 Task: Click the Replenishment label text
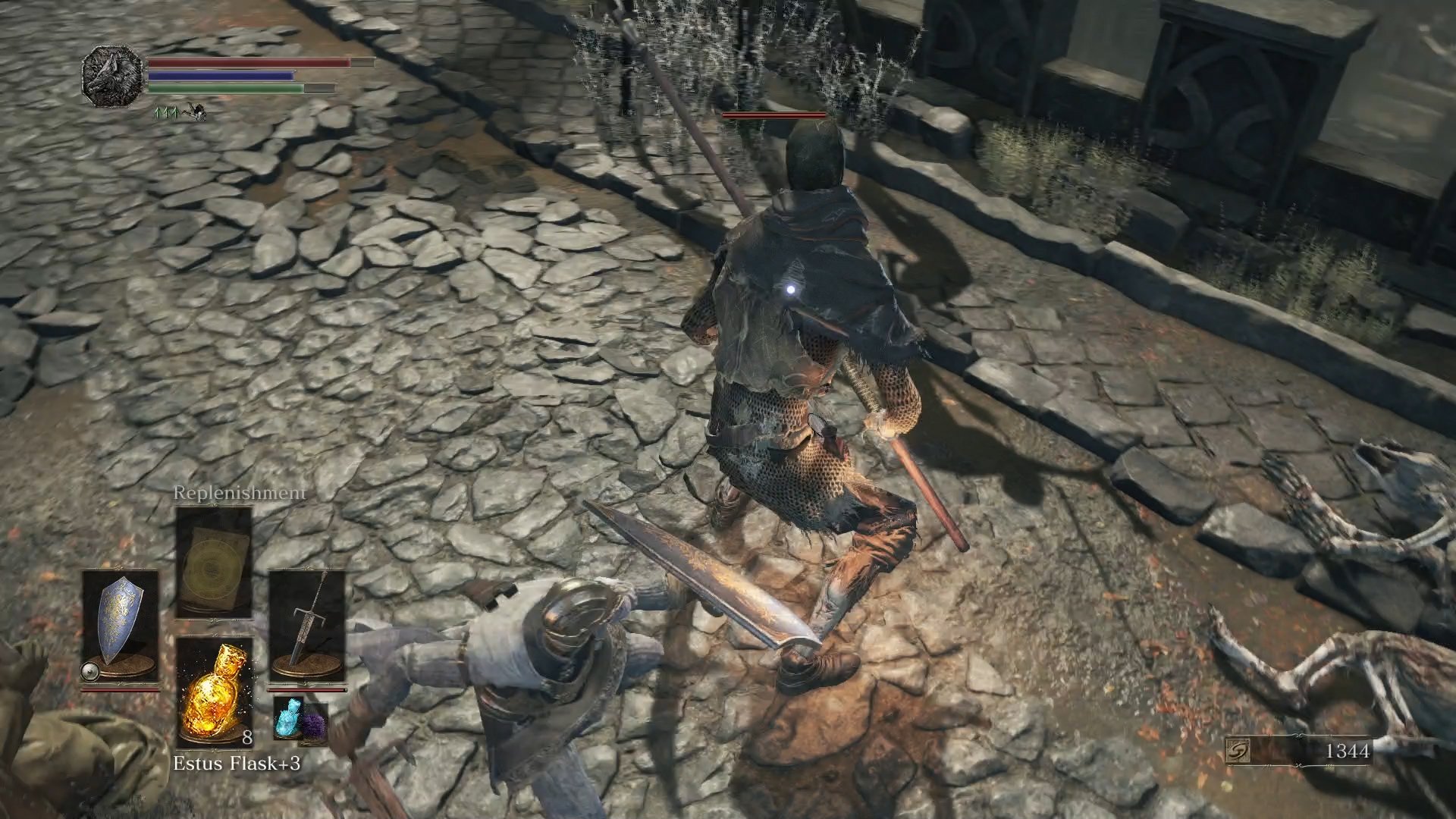click(239, 493)
